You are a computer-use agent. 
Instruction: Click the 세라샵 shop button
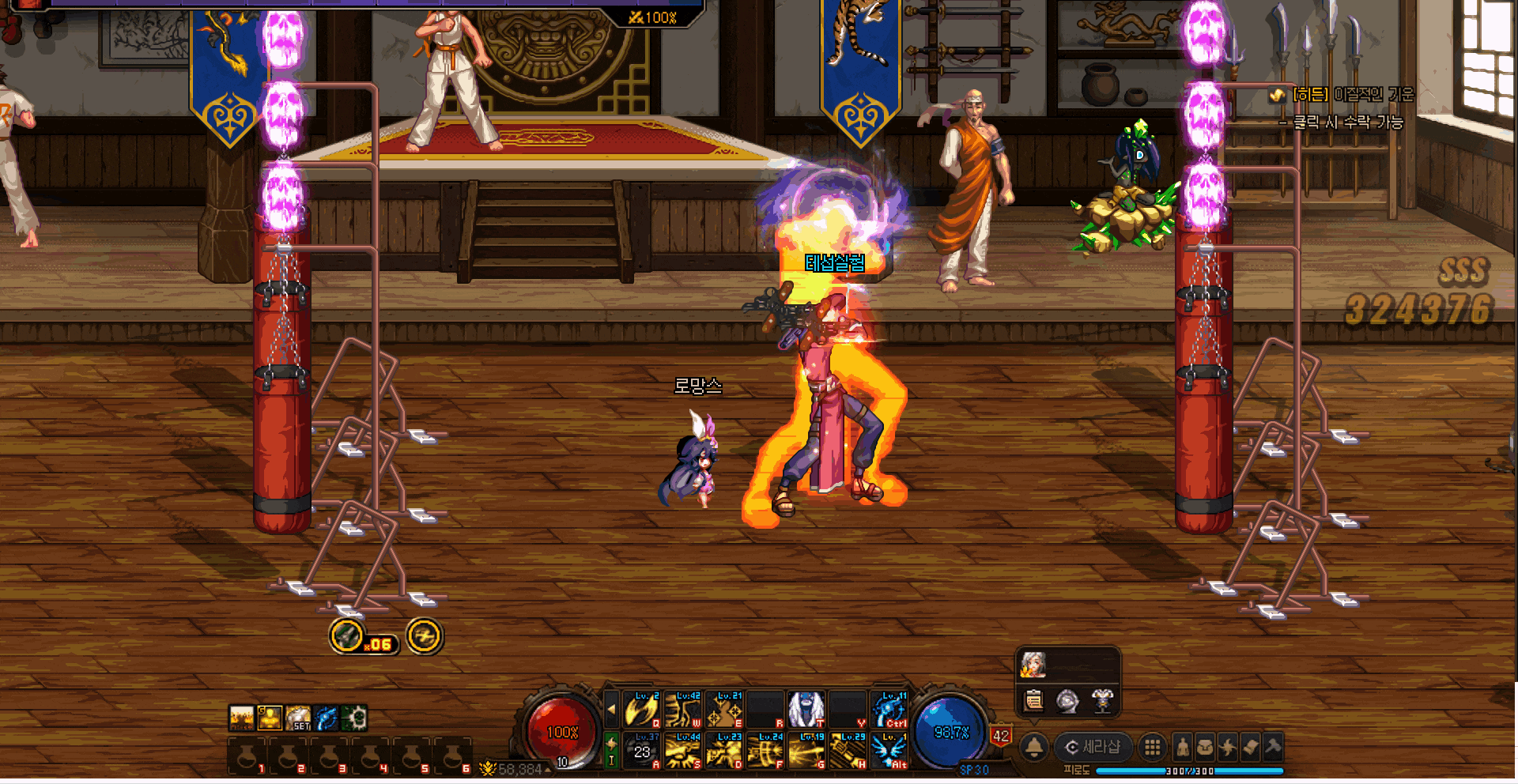tap(1093, 747)
